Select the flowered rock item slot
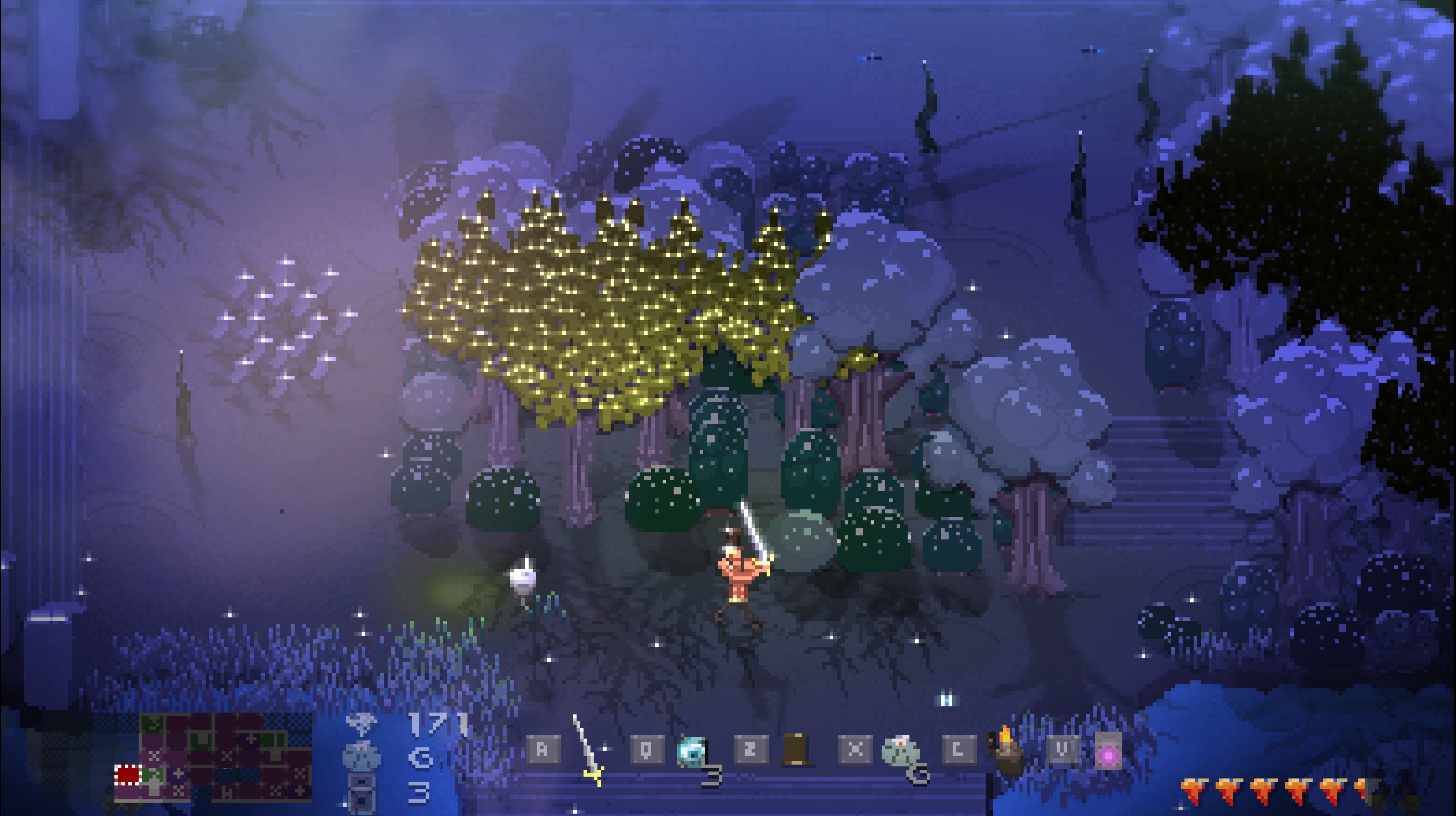The width and height of the screenshot is (1456, 816). 899,751
